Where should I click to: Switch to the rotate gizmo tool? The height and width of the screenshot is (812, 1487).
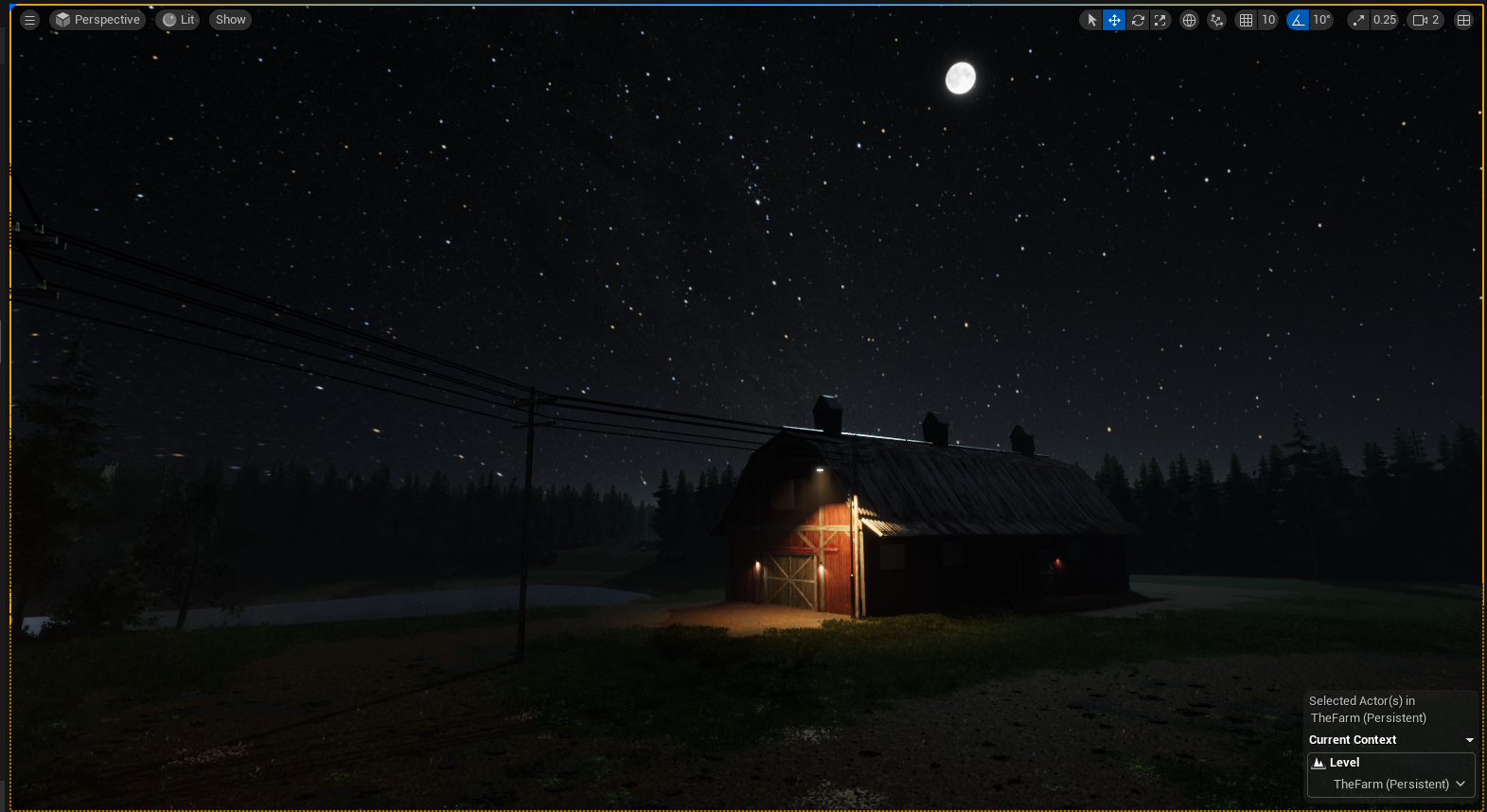[1138, 20]
